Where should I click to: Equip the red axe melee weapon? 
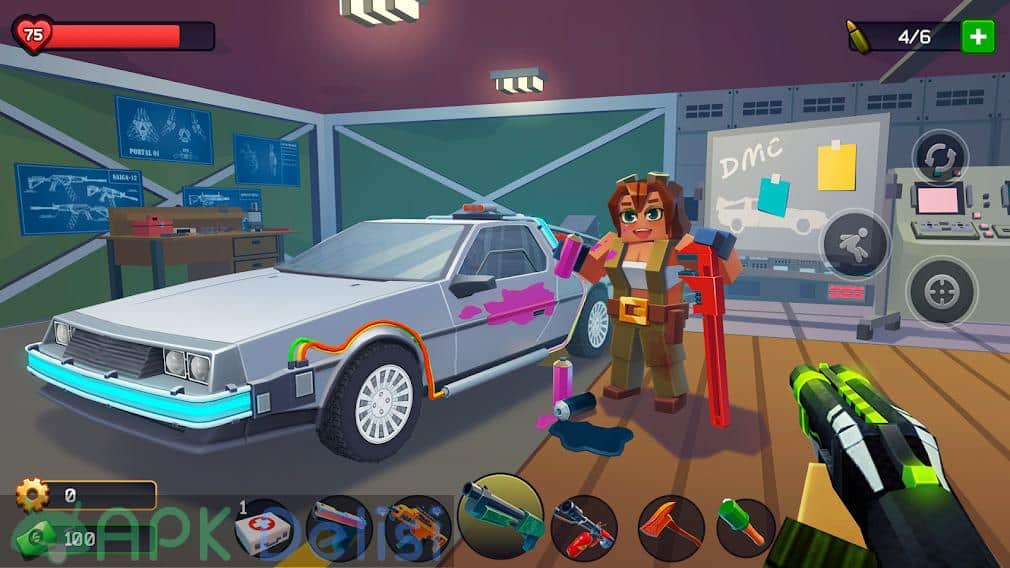(x=670, y=528)
